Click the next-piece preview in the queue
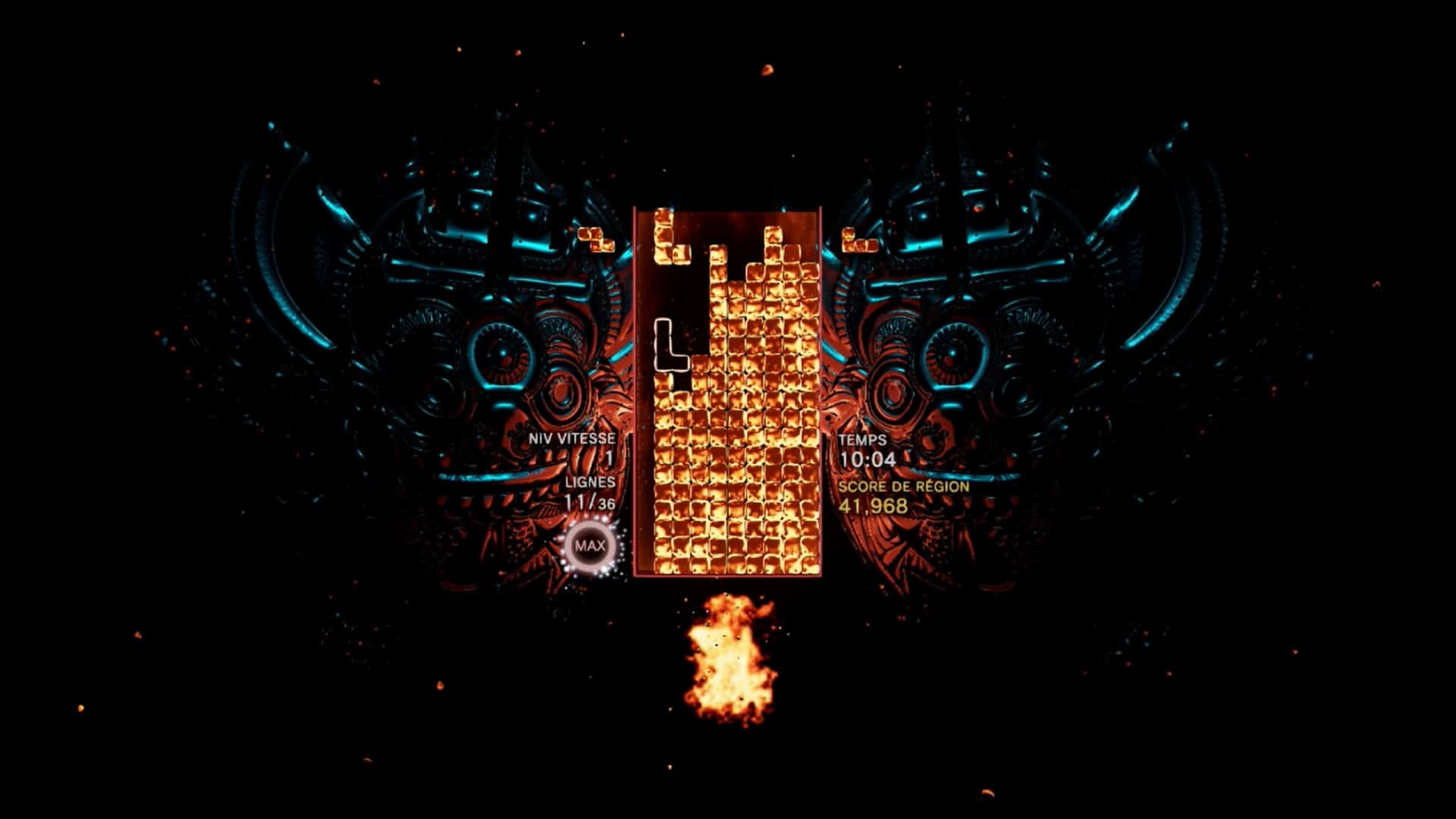Screen dimensions: 1456x819 click(861, 241)
